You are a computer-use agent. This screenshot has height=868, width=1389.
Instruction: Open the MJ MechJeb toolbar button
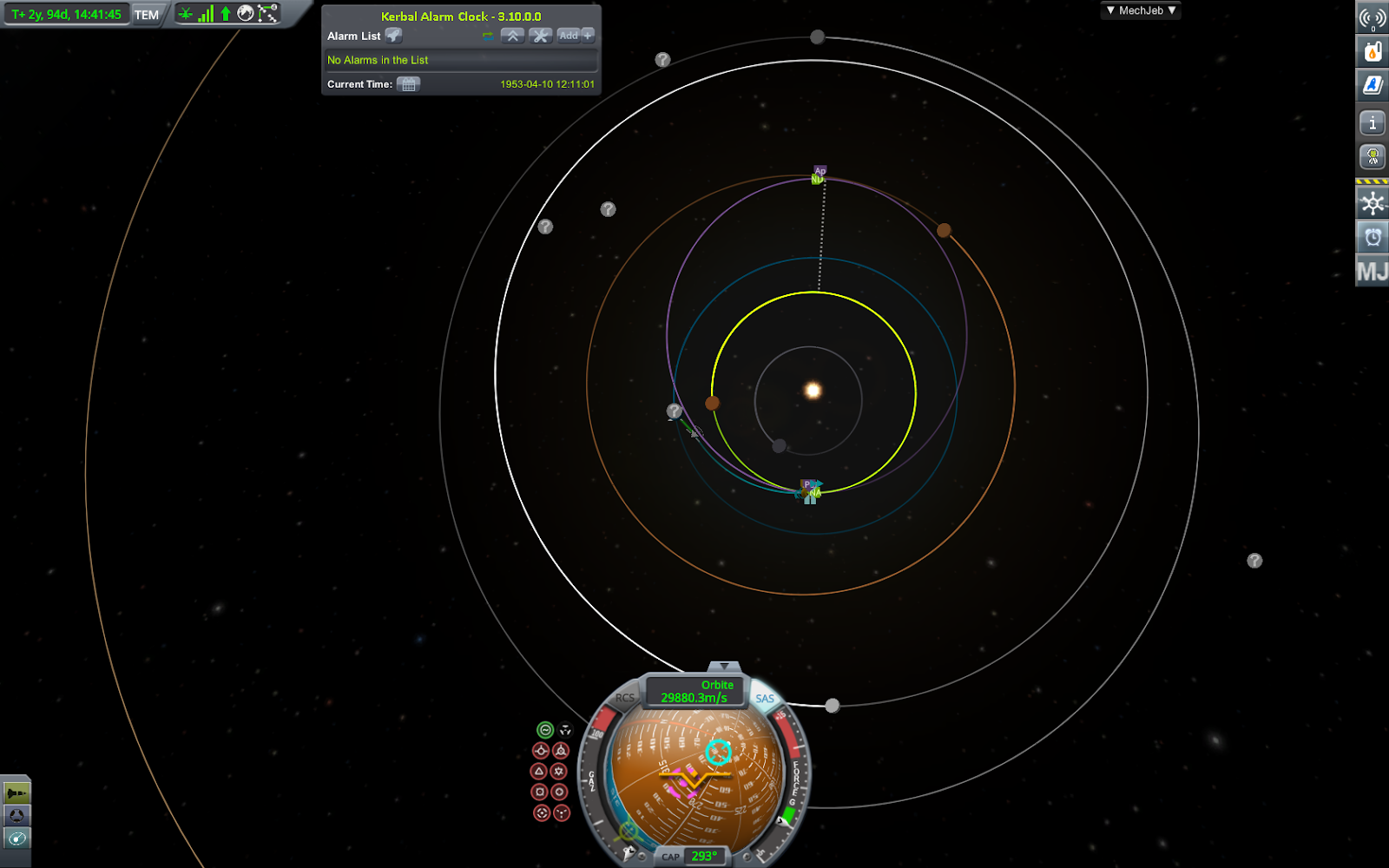1373,272
